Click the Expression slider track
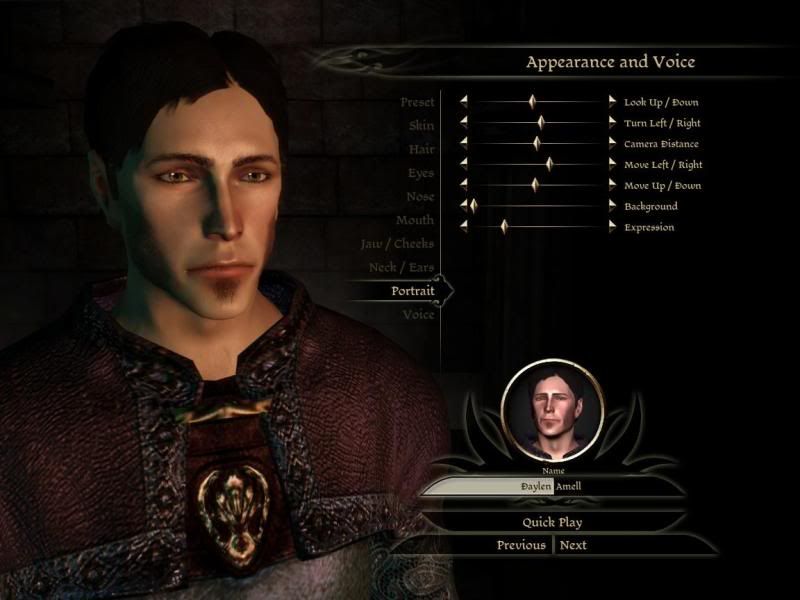 (x=540, y=227)
